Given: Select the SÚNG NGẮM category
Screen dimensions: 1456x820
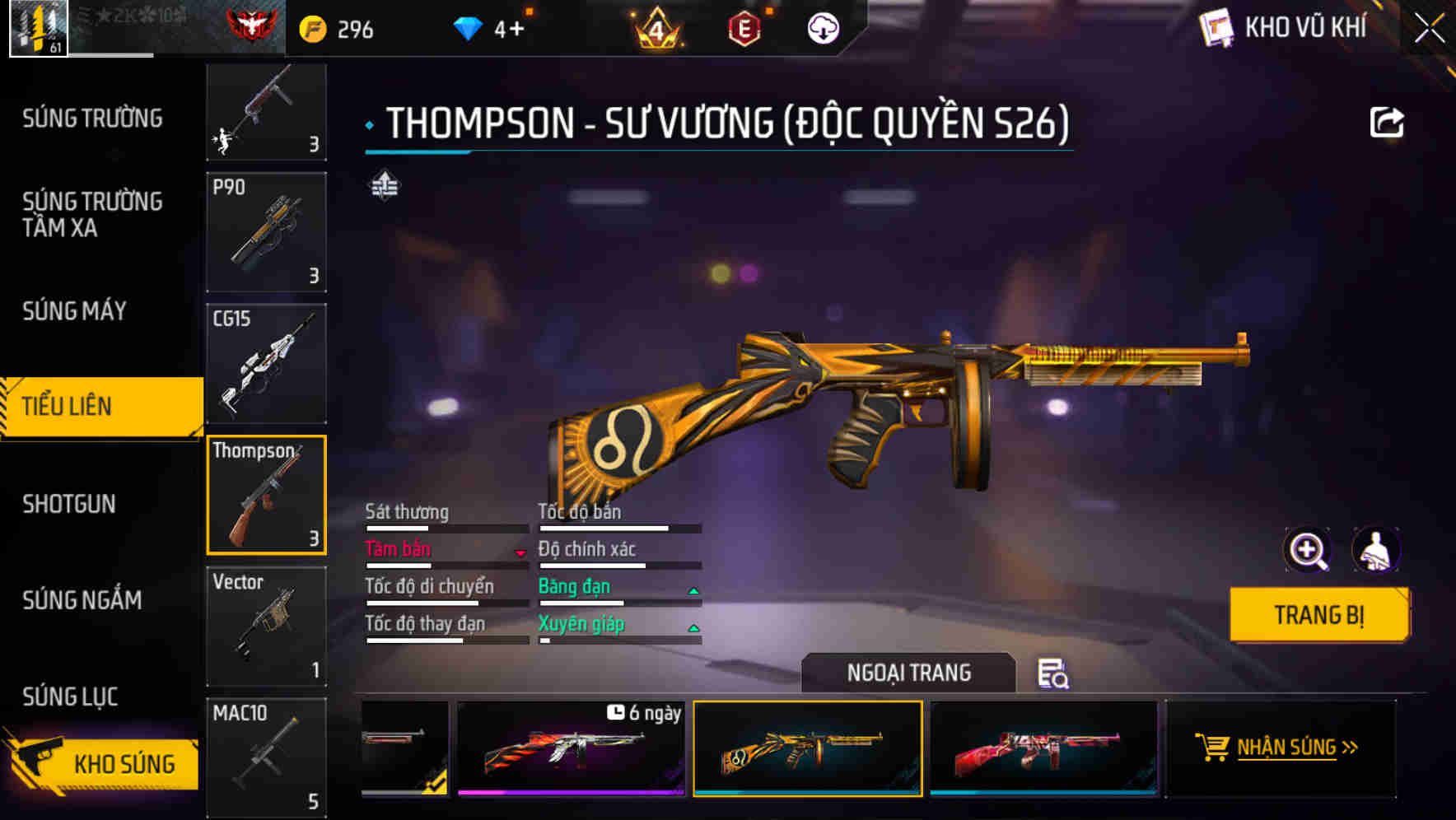Looking at the screenshot, I should (x=82, y=600).
